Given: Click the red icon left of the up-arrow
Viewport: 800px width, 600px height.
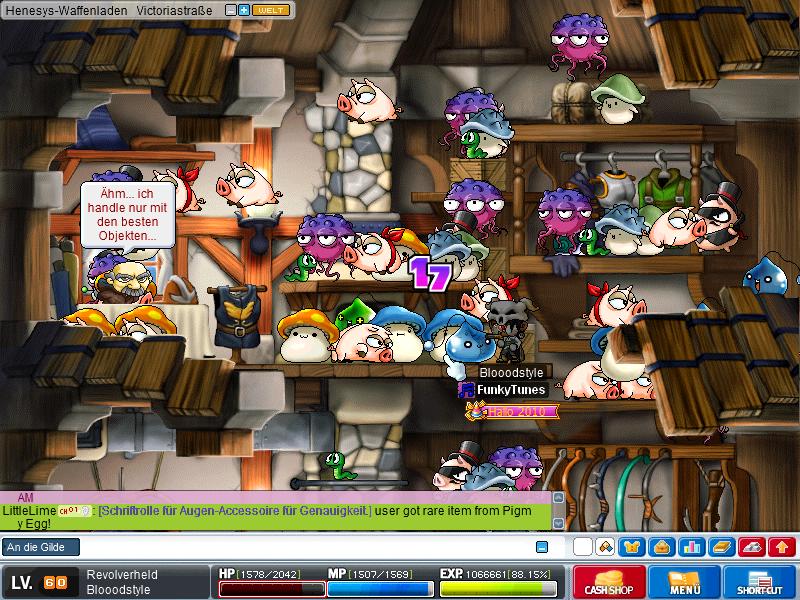Looking at the screenshot, I should coord(754,547).
